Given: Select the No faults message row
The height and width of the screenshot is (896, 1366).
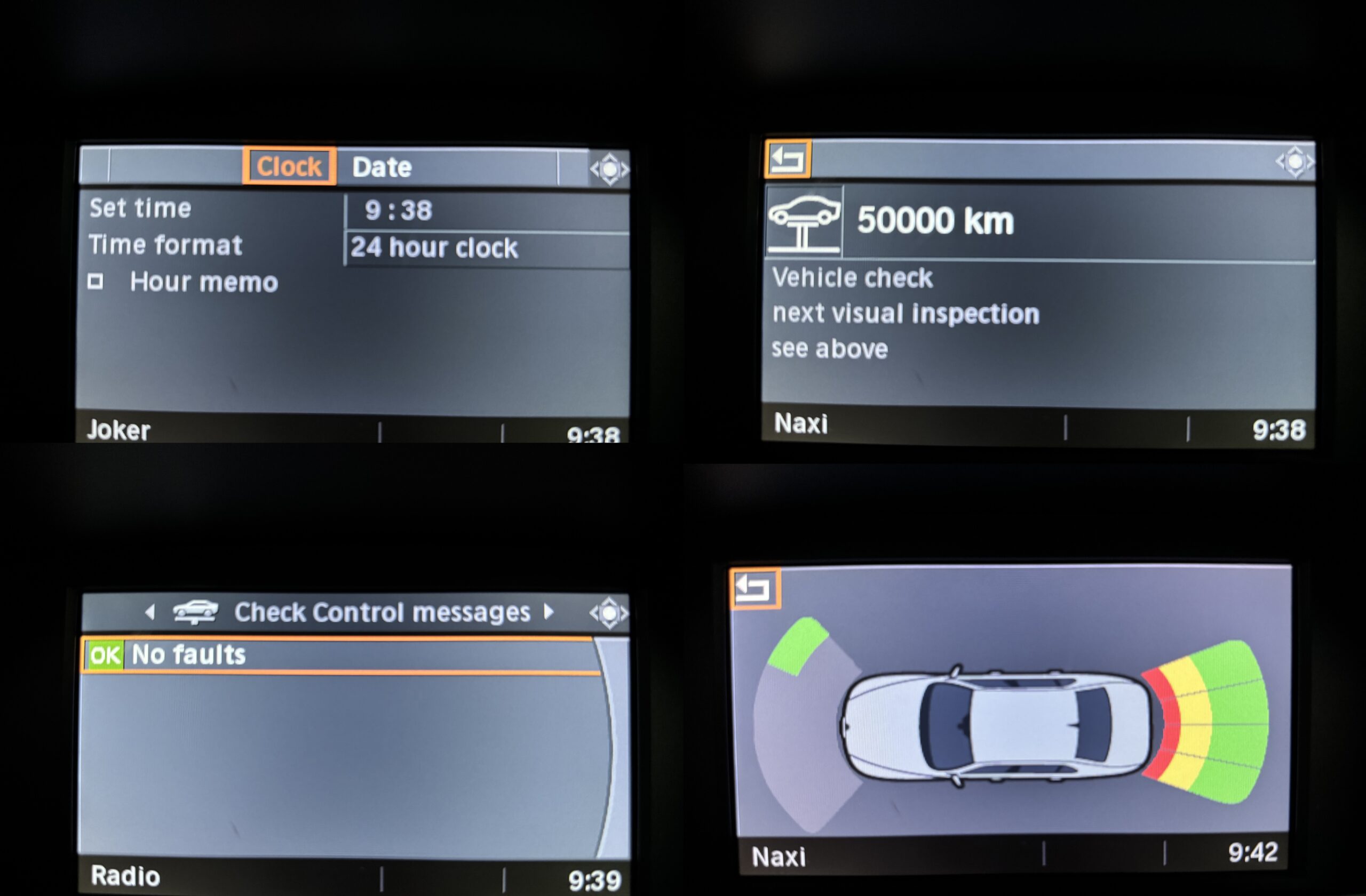Looking at the screenshot, I should 340,655.
